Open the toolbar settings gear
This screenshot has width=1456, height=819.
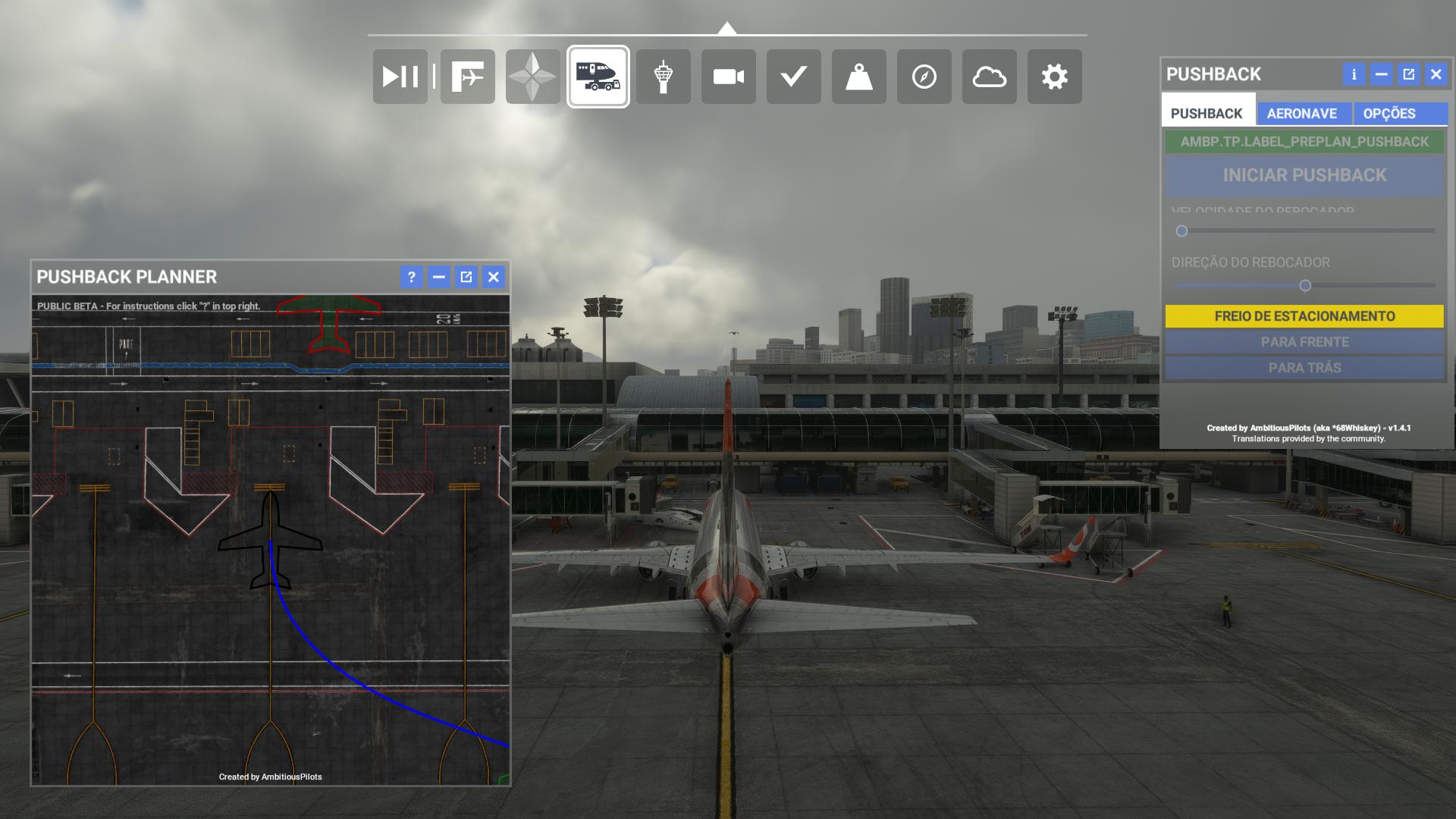tap(1054, 77)
